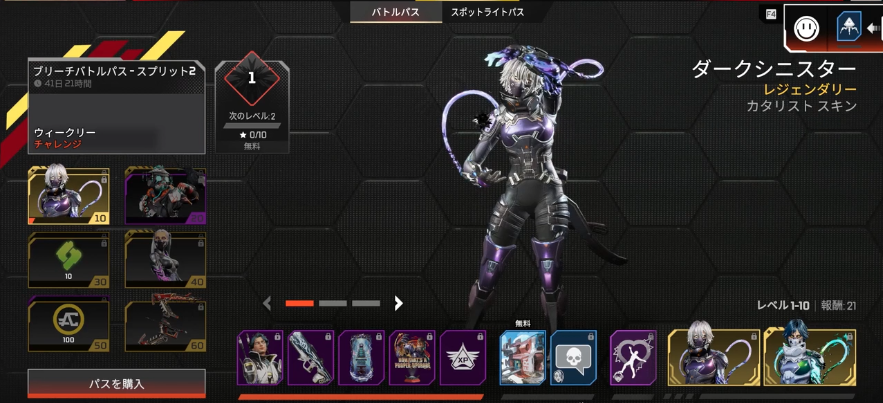This screenshot has height=403, width=883.
Task: Switch to the スポットライトパス tab
Action: tap(486, 13)
